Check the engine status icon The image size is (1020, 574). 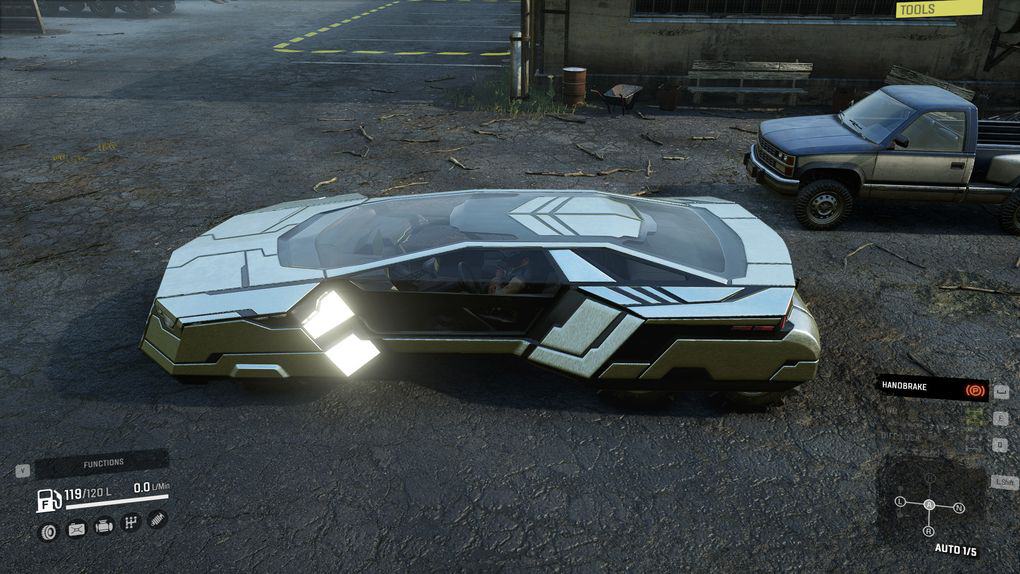coord(103,526)
